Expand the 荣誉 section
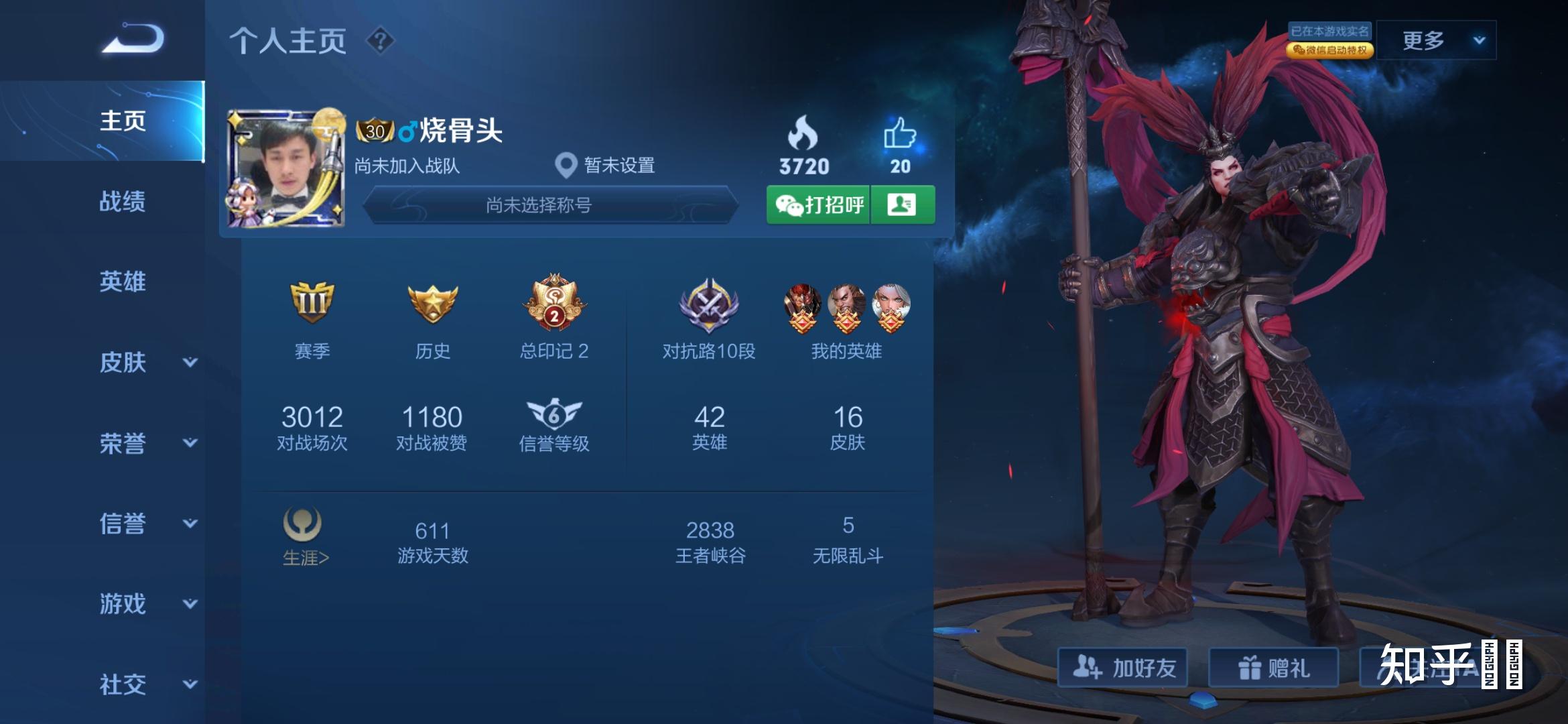The image size is (1568, 724). [147, 443]
